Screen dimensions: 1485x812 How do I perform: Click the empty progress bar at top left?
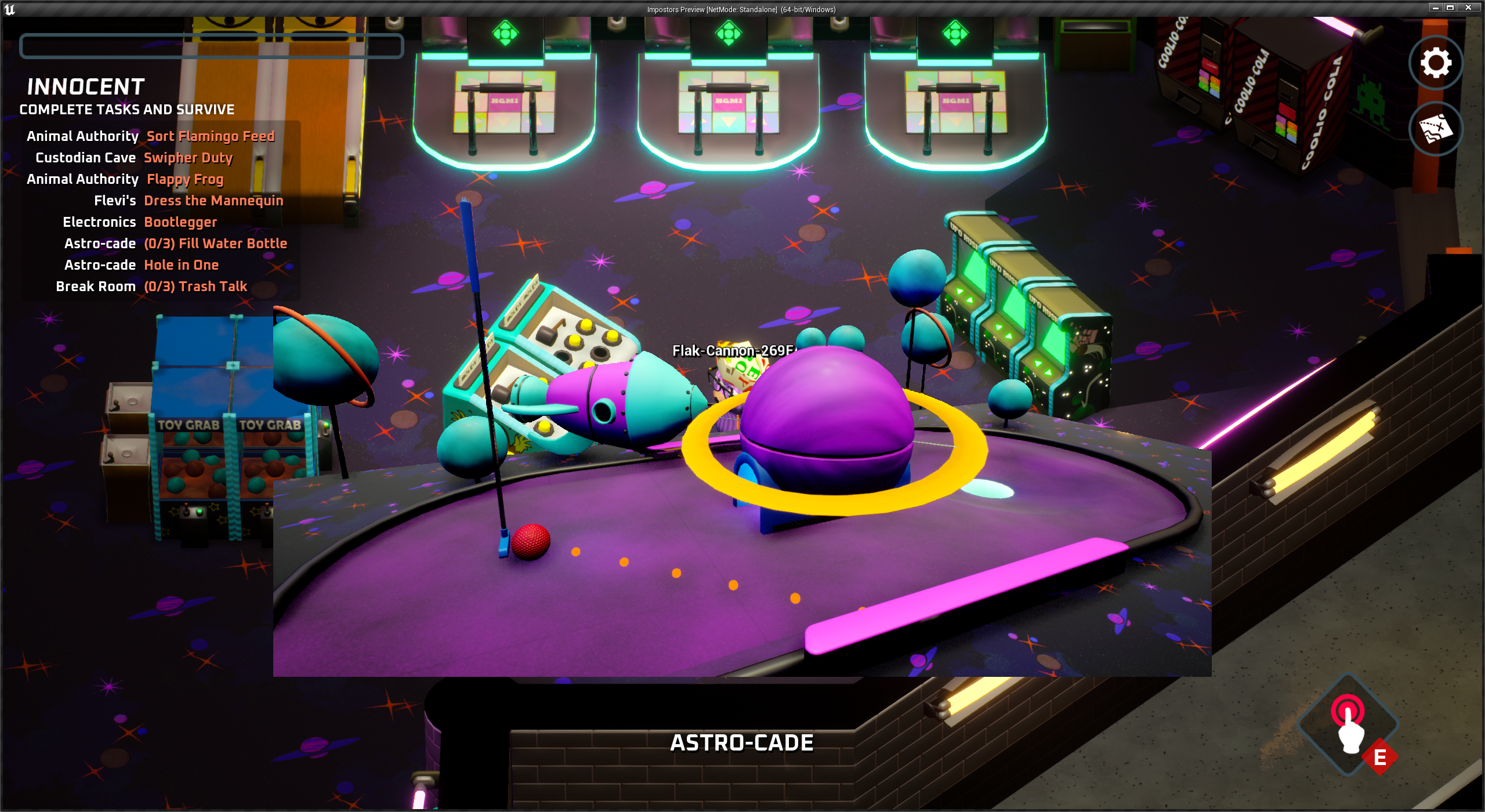pos(212,46)
